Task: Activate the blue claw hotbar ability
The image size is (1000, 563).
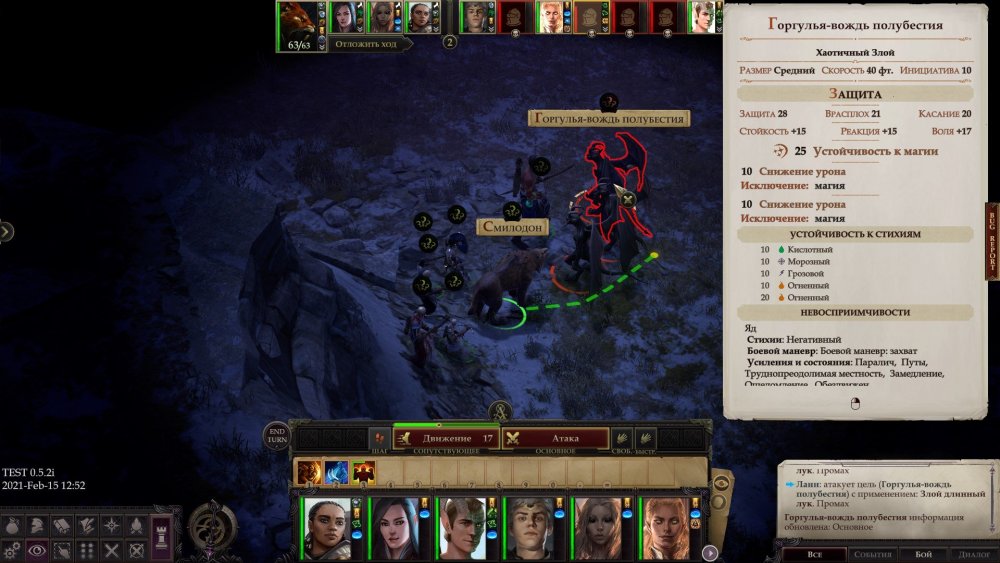Action: (336, 473)
